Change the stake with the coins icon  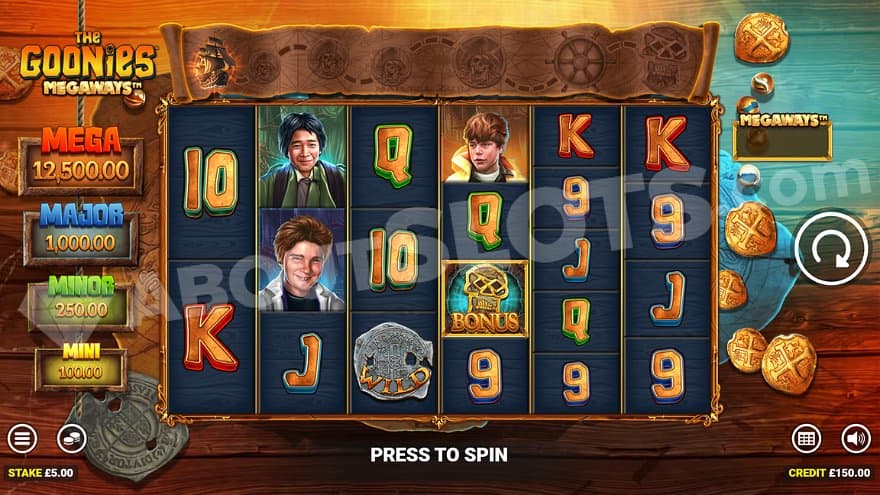(70, 438)
